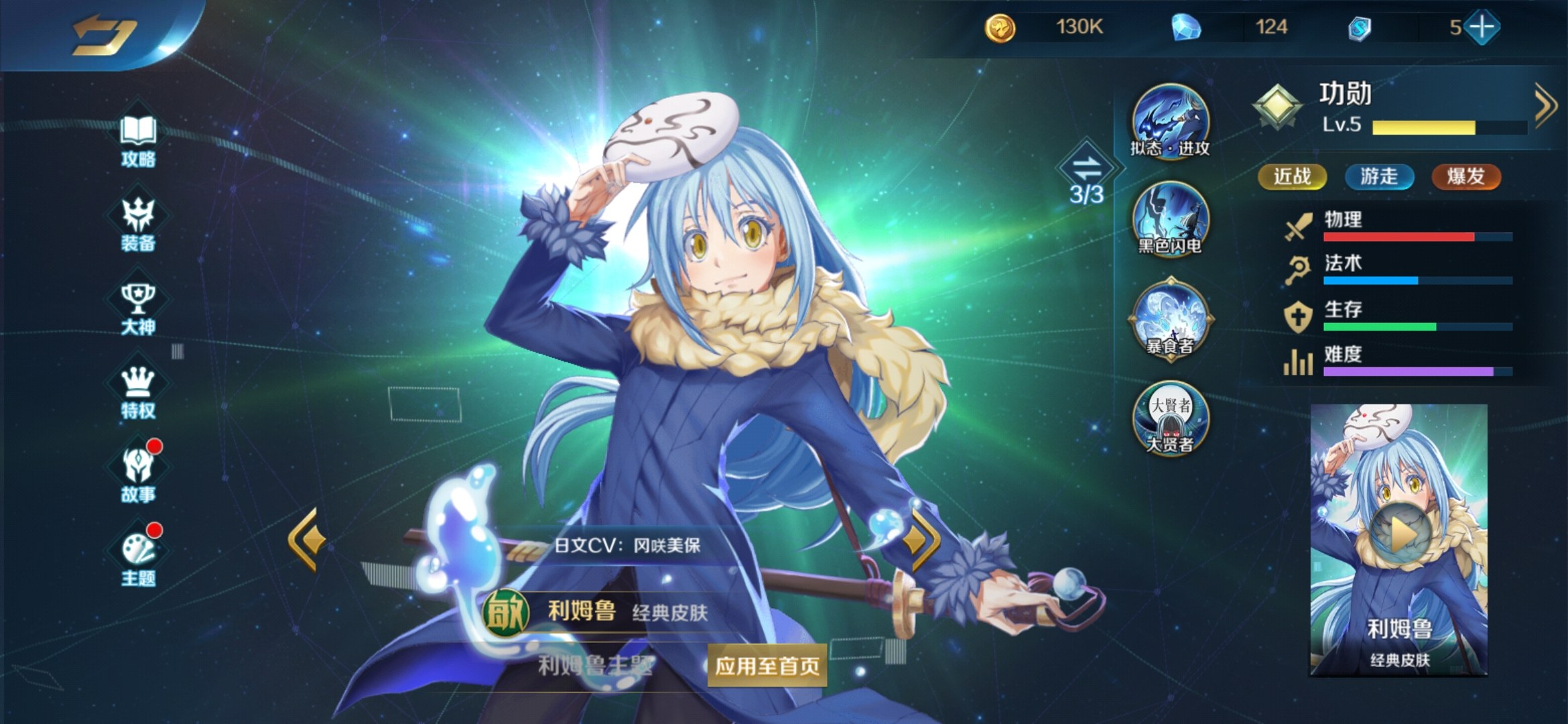Open the 特权 privileges menu
Viewport: 1568px width, 724px height.
[x=138, y=391]
